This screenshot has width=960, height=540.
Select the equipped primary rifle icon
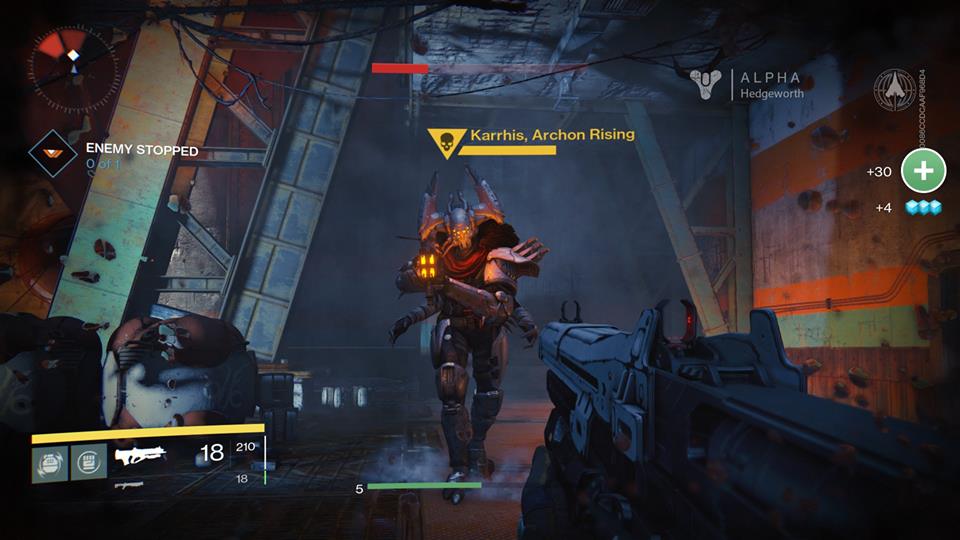click(142, 457)
